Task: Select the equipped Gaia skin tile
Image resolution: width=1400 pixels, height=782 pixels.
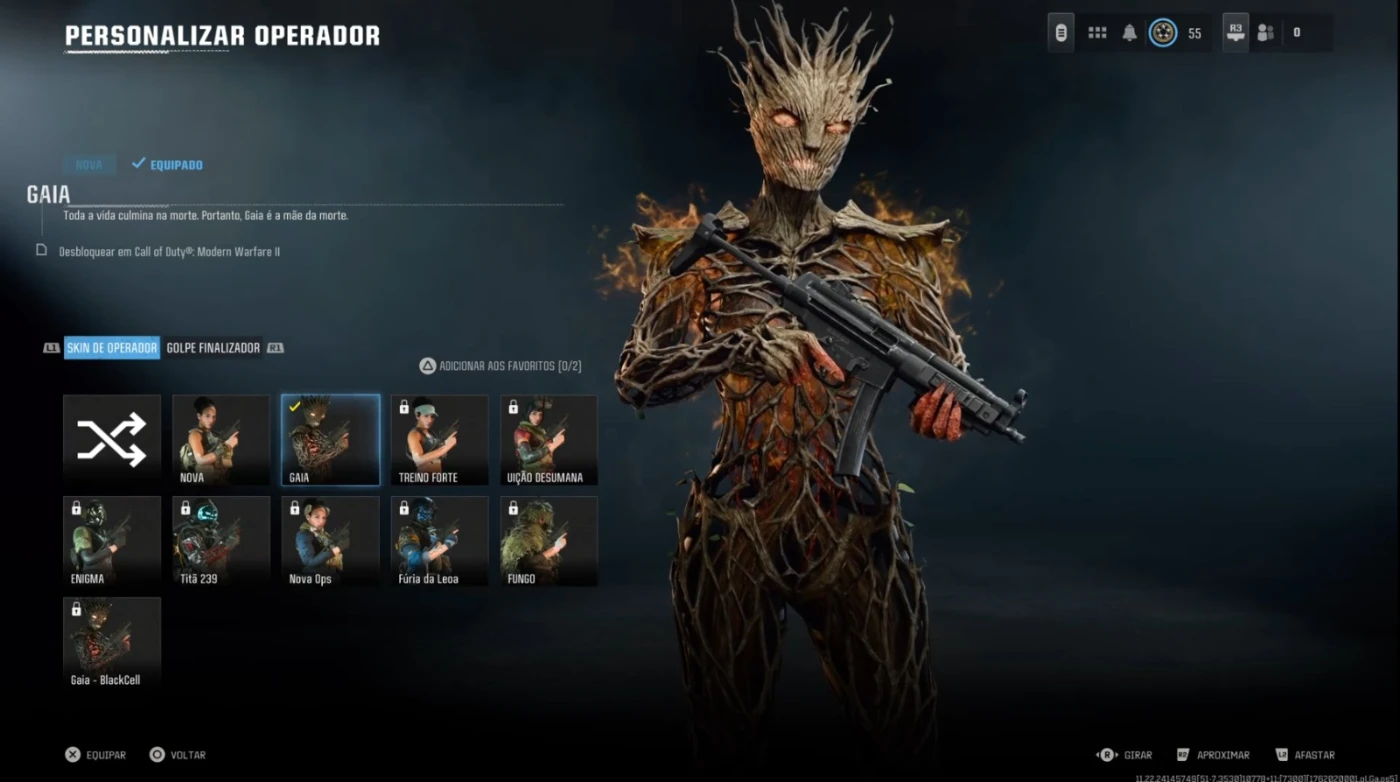Action: 330,440
